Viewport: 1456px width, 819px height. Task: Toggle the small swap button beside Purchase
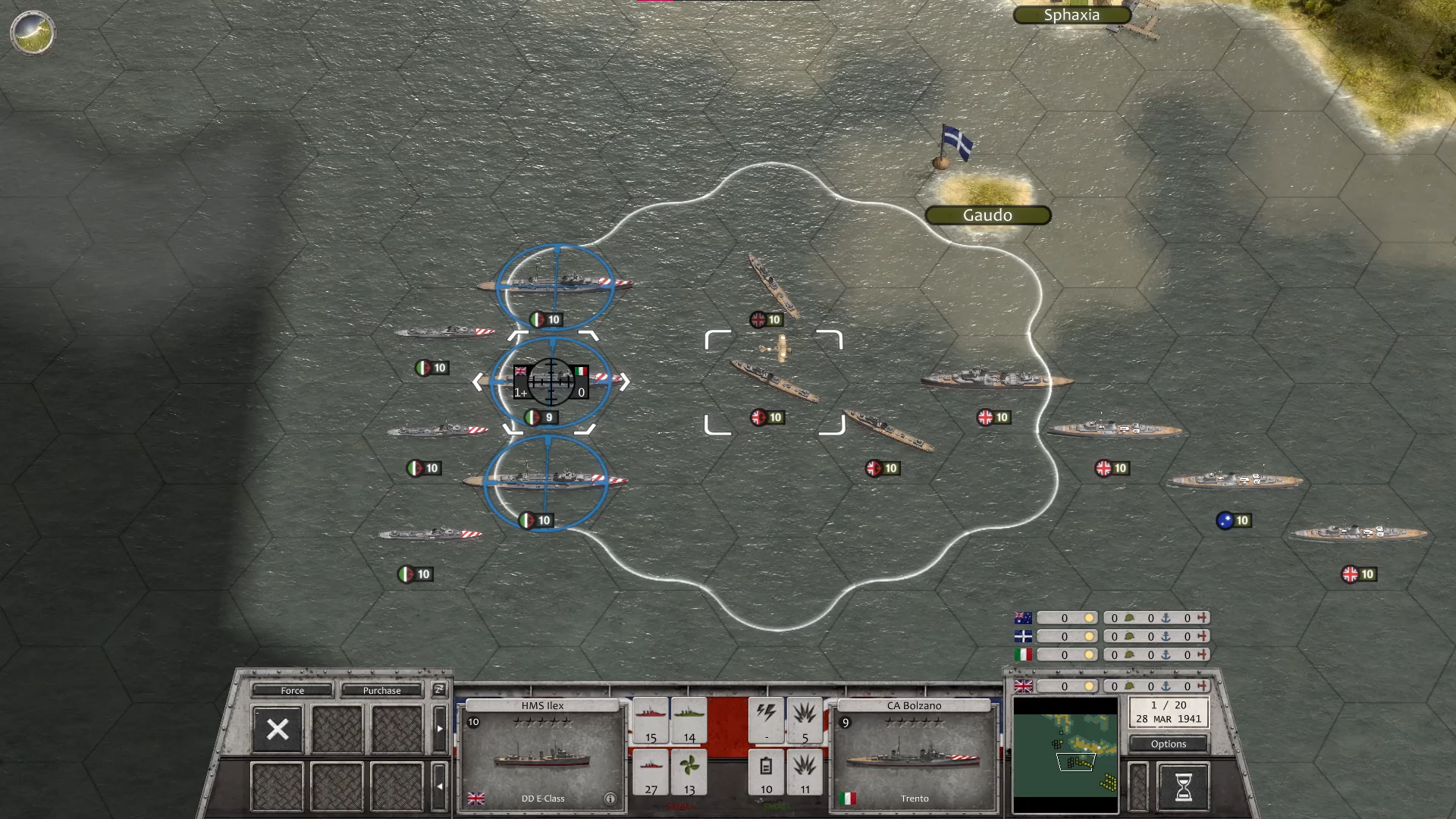pos(438,689)
